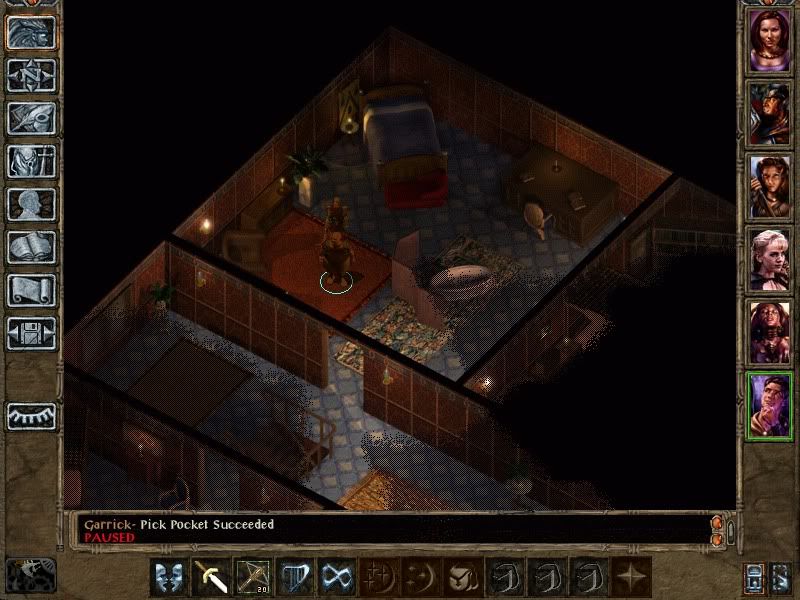This screenshot has height=600, width=800.
Task: Rest the party with the closed eye button
Action: point(32,416)
